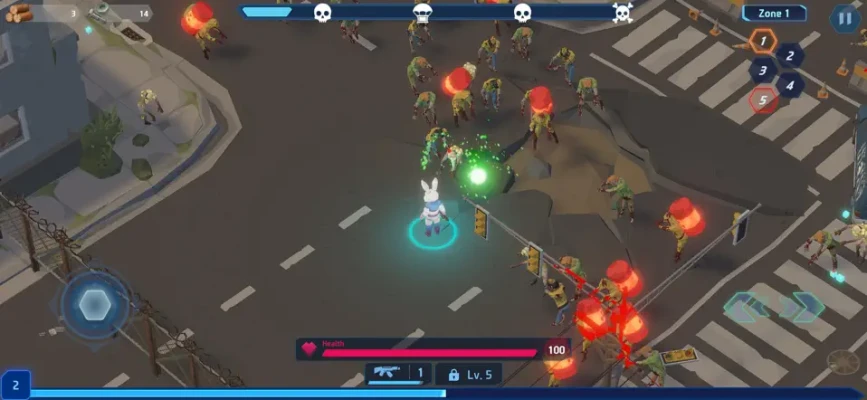The width and height of the screenshot is (867, 400).
Task: Tap the locked Lv. 5 weapon slot
Action: (x=468, y=374)
